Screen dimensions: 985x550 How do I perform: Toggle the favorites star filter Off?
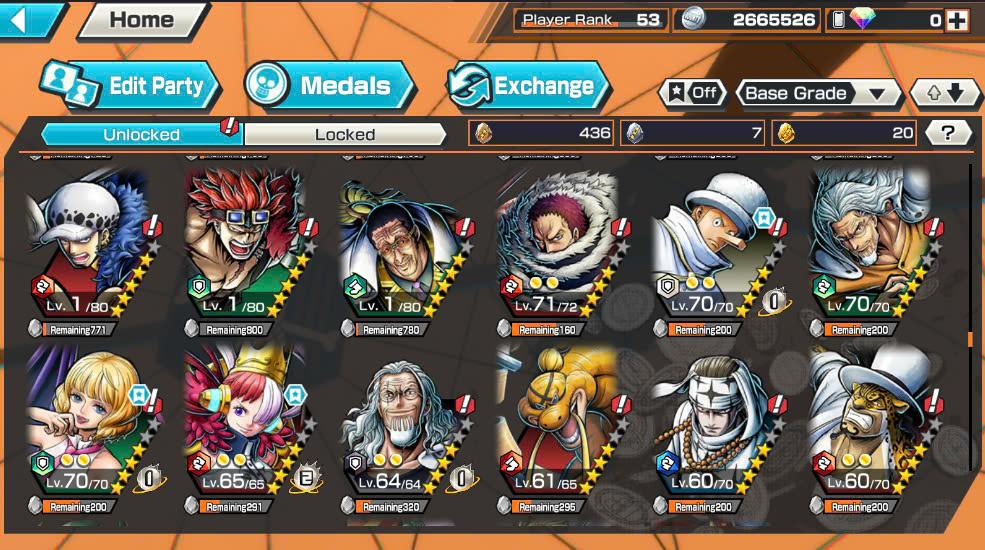click(692, 93)
